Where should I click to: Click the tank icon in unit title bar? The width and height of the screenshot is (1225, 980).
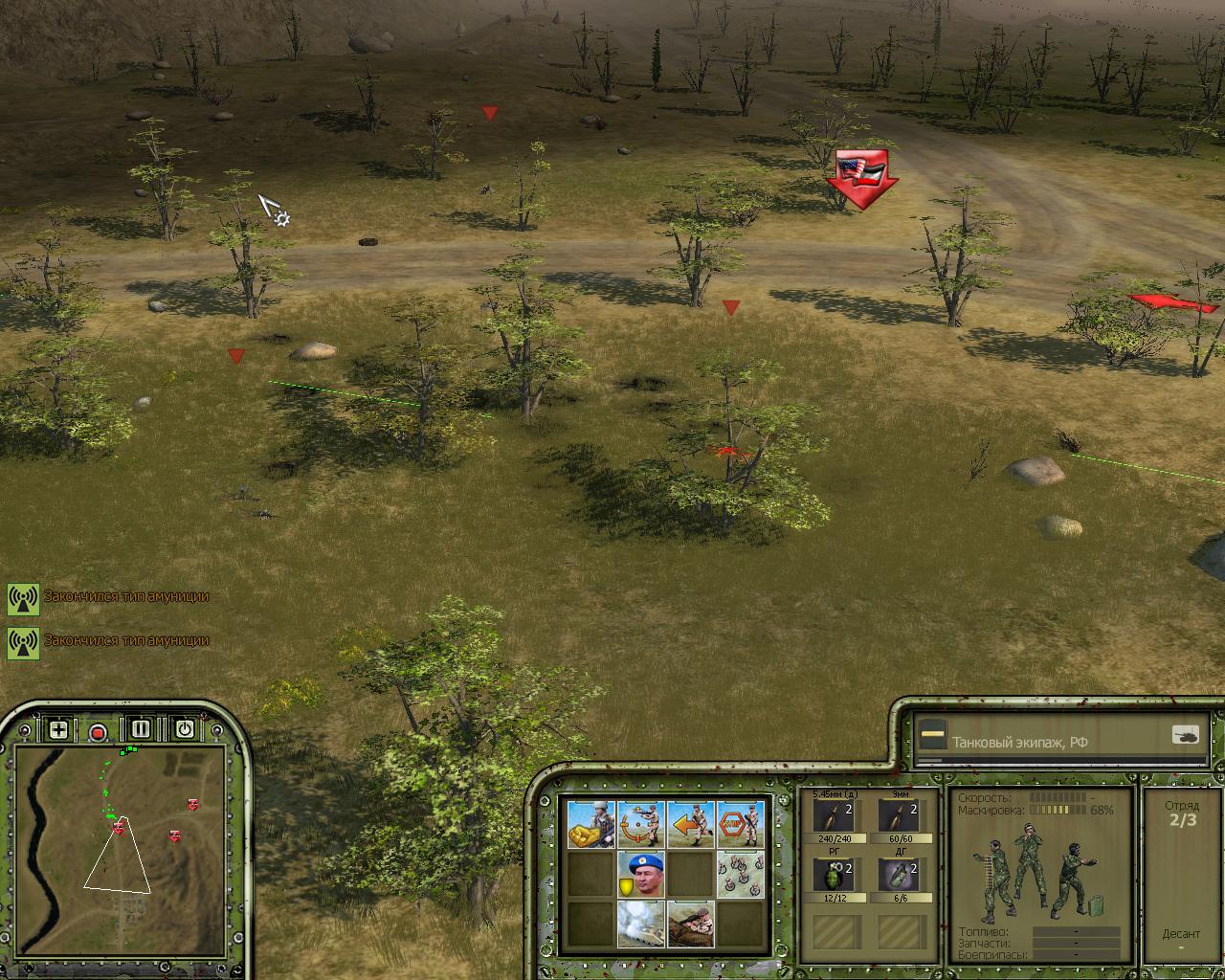tap(1185, 736)
